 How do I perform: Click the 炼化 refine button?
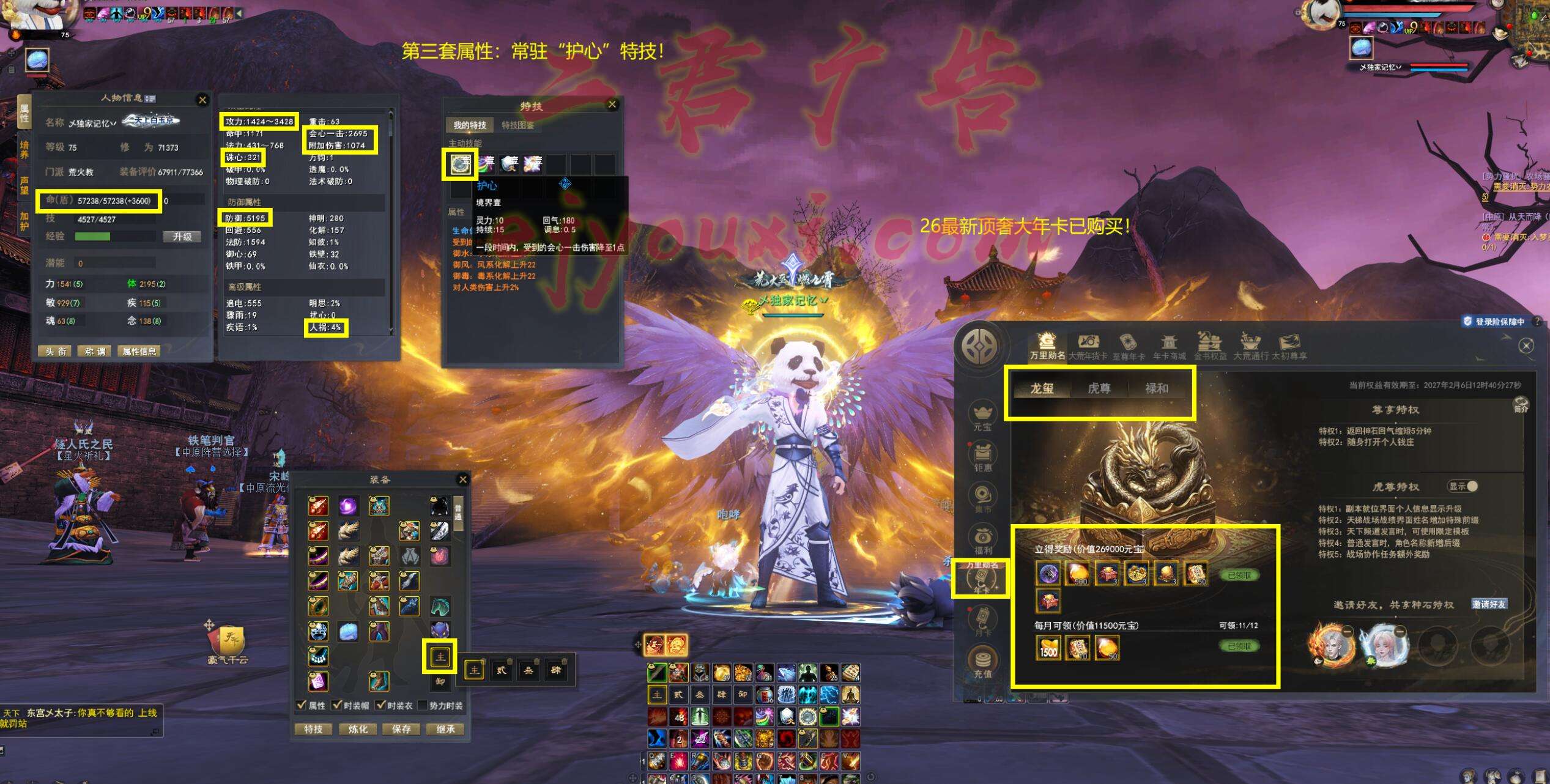358,729
